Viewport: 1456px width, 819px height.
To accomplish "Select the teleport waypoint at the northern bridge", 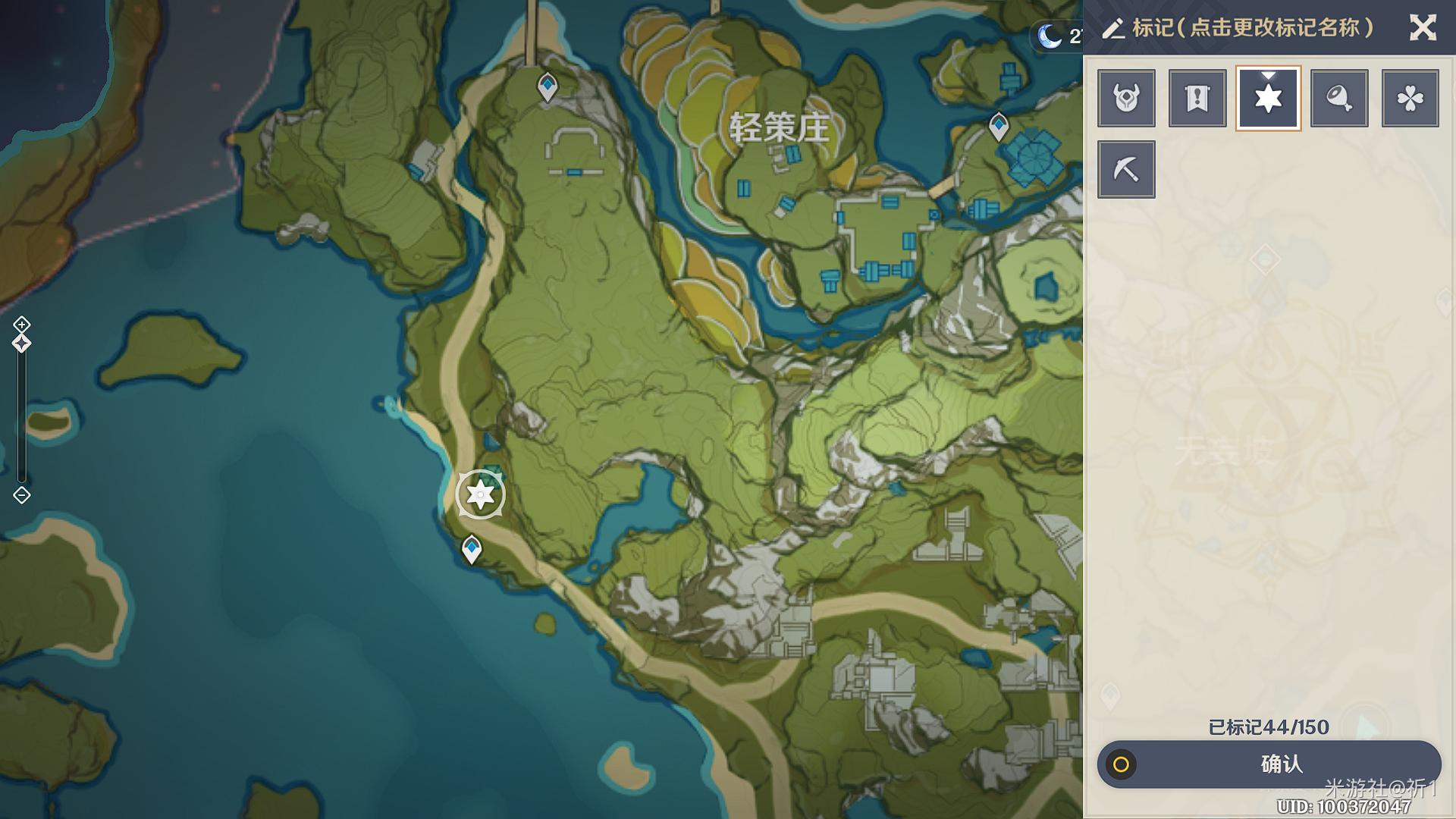I will [x=547, y=86].
